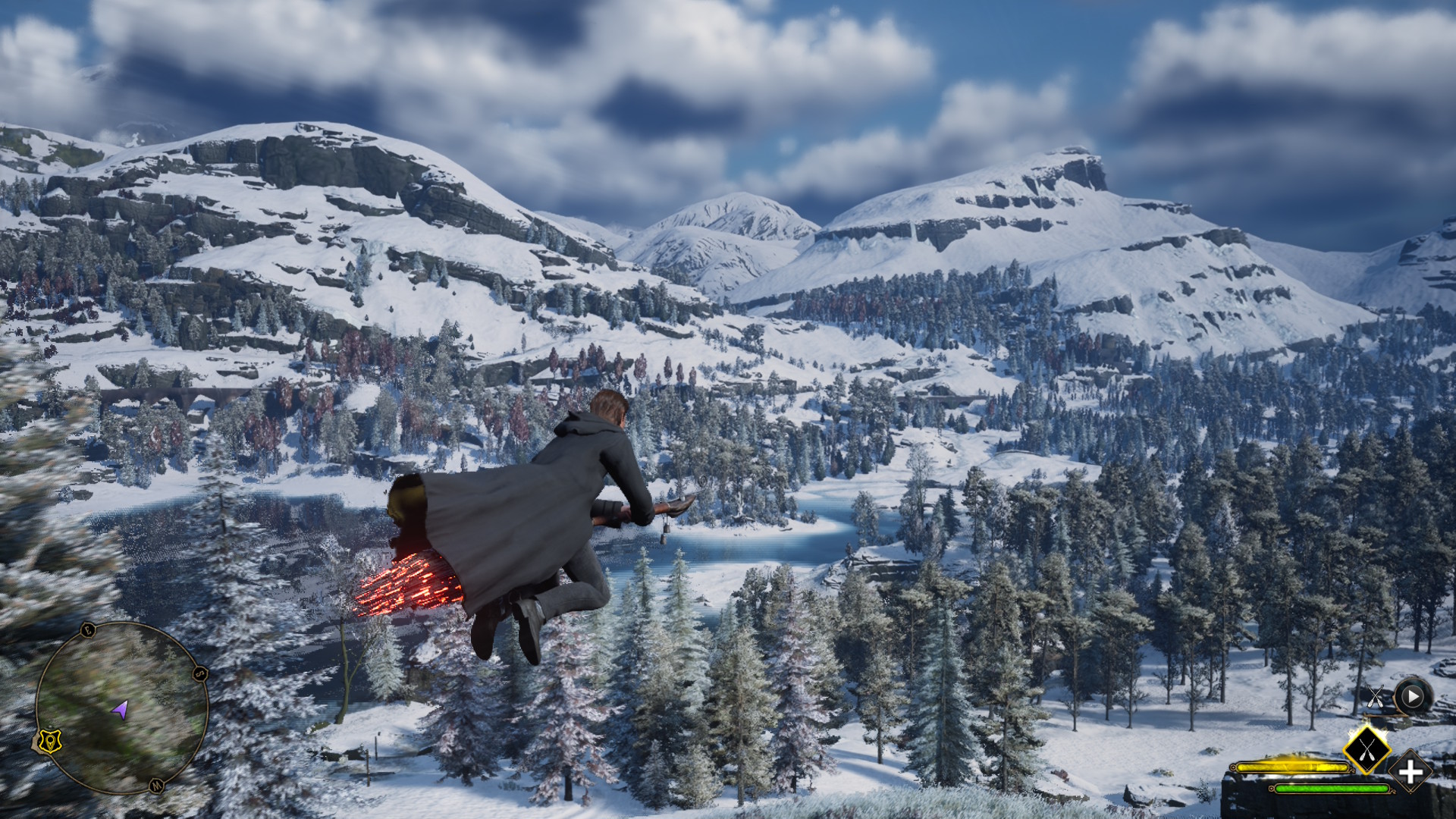Click the small crossed brooms indicator above the play button
1456x819 pixels.
[1375, 695]
